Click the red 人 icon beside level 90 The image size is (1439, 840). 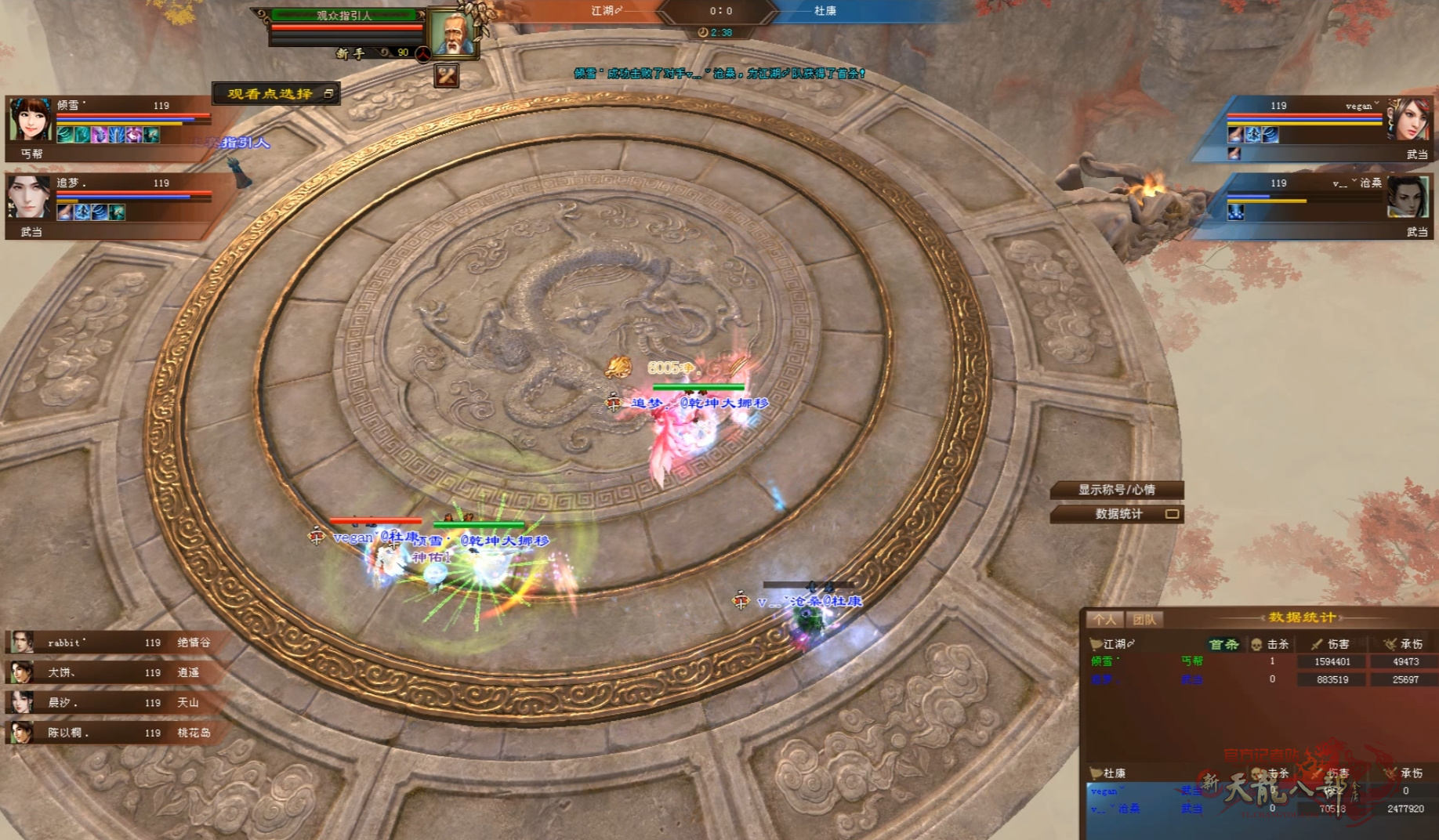422,53
